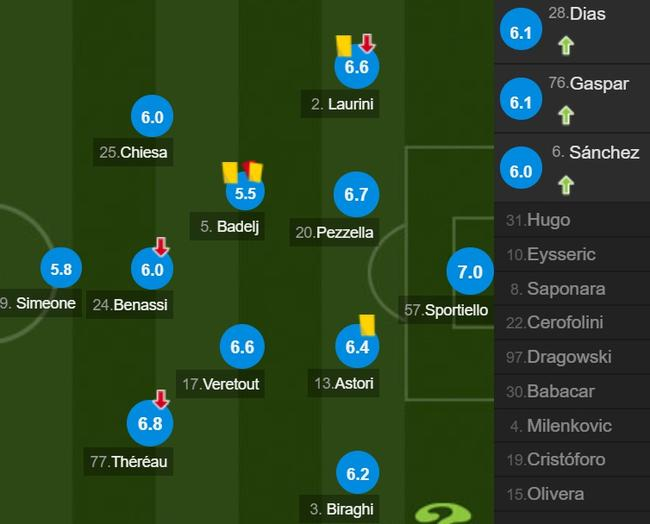Select Chiesa's 6.0 rating badge
Viewport: 650px width, 524px height.
pyautogui.click(x=152, y=118)
